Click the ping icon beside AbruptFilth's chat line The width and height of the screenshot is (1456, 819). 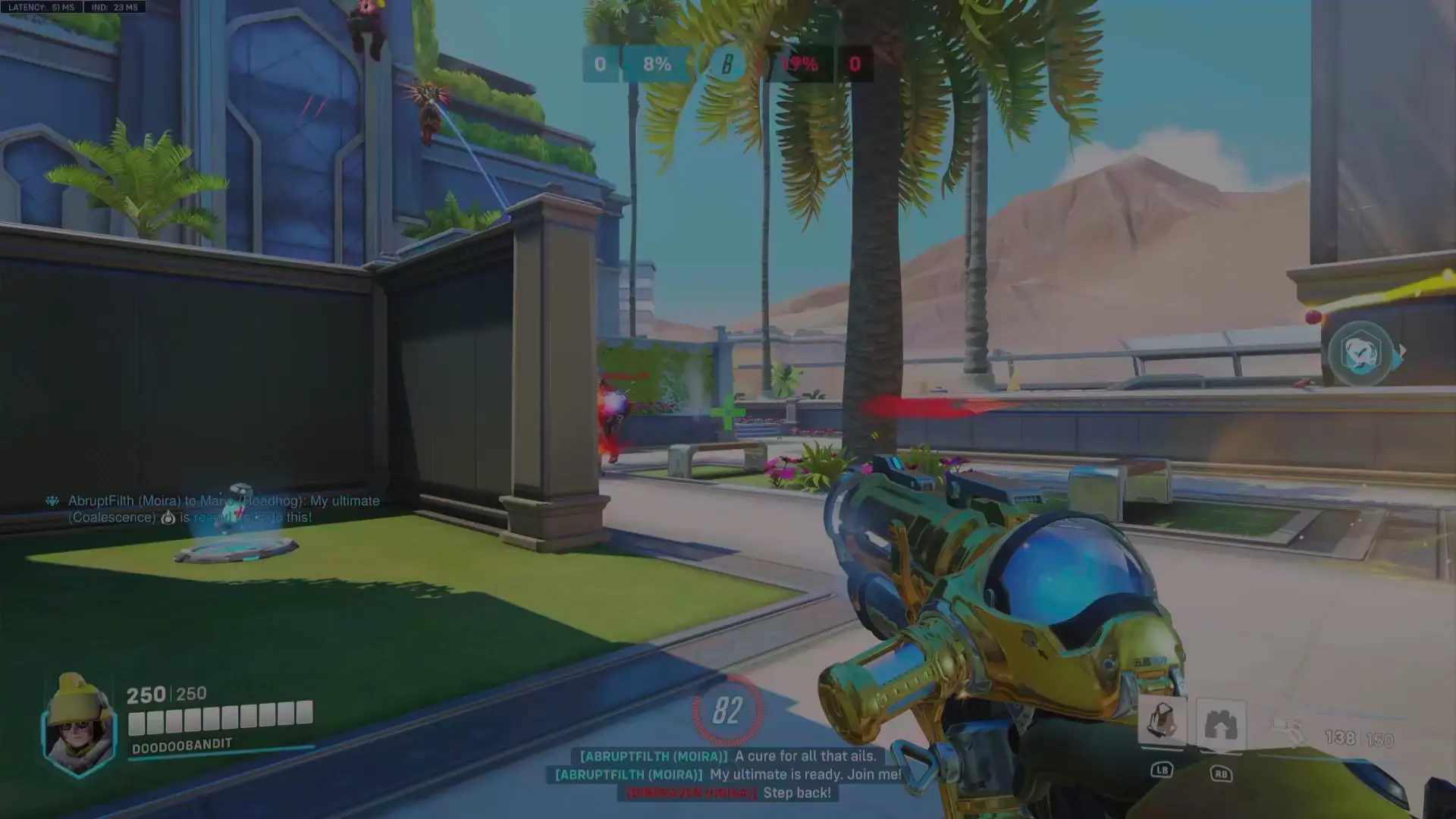click(x=51, y=500)
